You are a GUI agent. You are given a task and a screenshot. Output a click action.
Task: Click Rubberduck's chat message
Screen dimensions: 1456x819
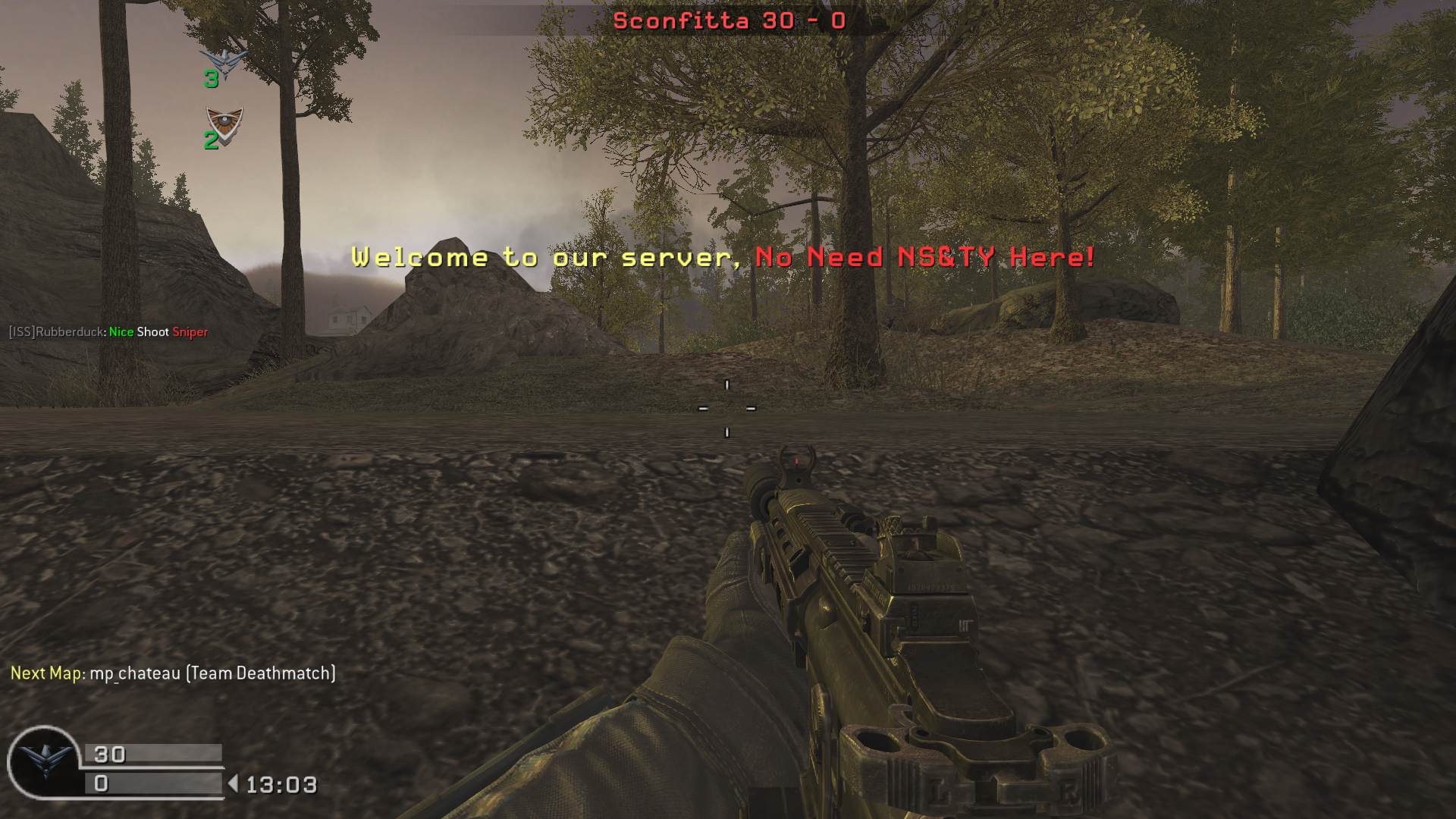pyautogui.click(x=108, y=332)
